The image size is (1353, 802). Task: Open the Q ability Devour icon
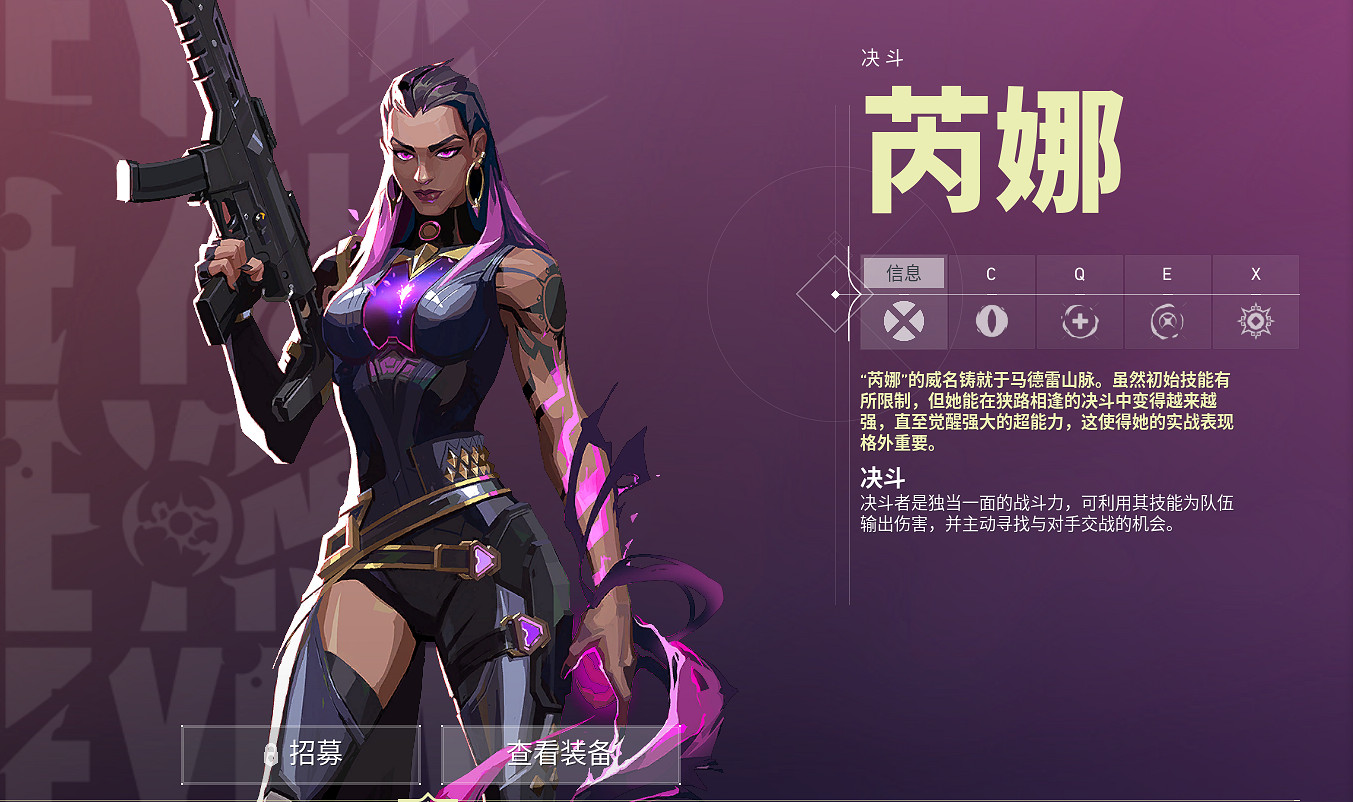coord(1079,322)
